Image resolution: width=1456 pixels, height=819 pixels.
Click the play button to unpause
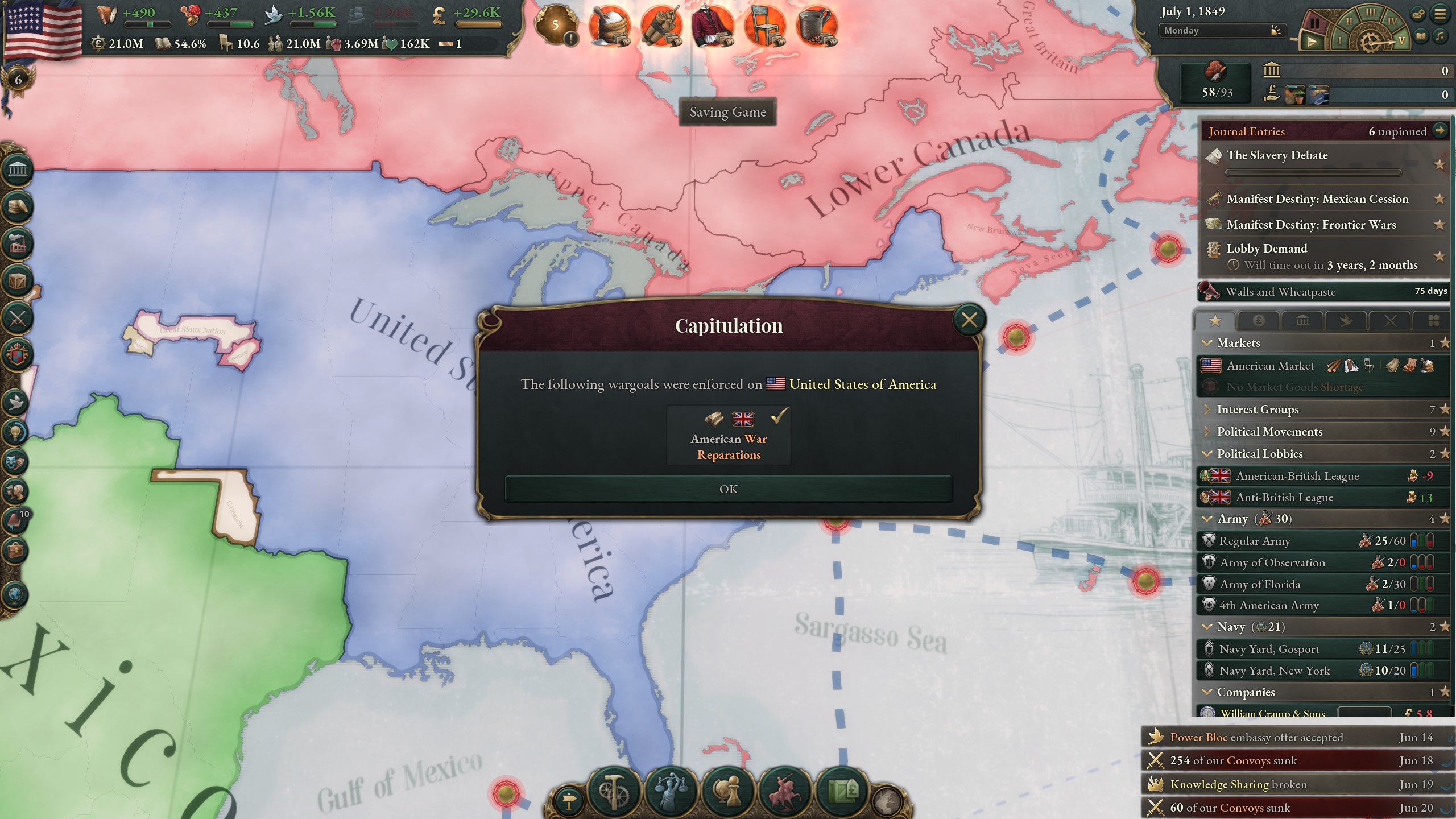tap(1312, 42)
